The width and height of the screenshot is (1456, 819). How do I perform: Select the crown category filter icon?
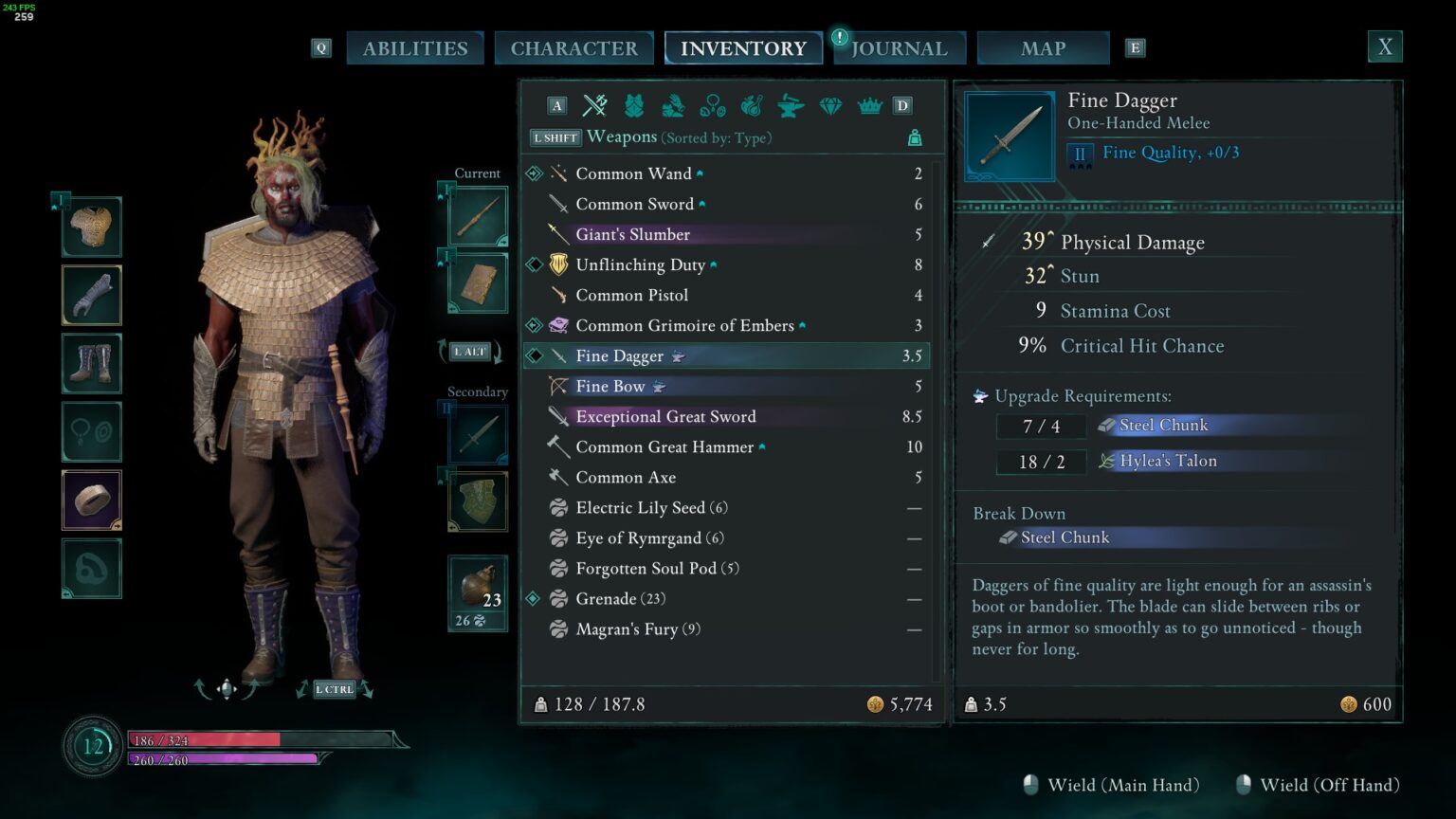pos(870,106)
